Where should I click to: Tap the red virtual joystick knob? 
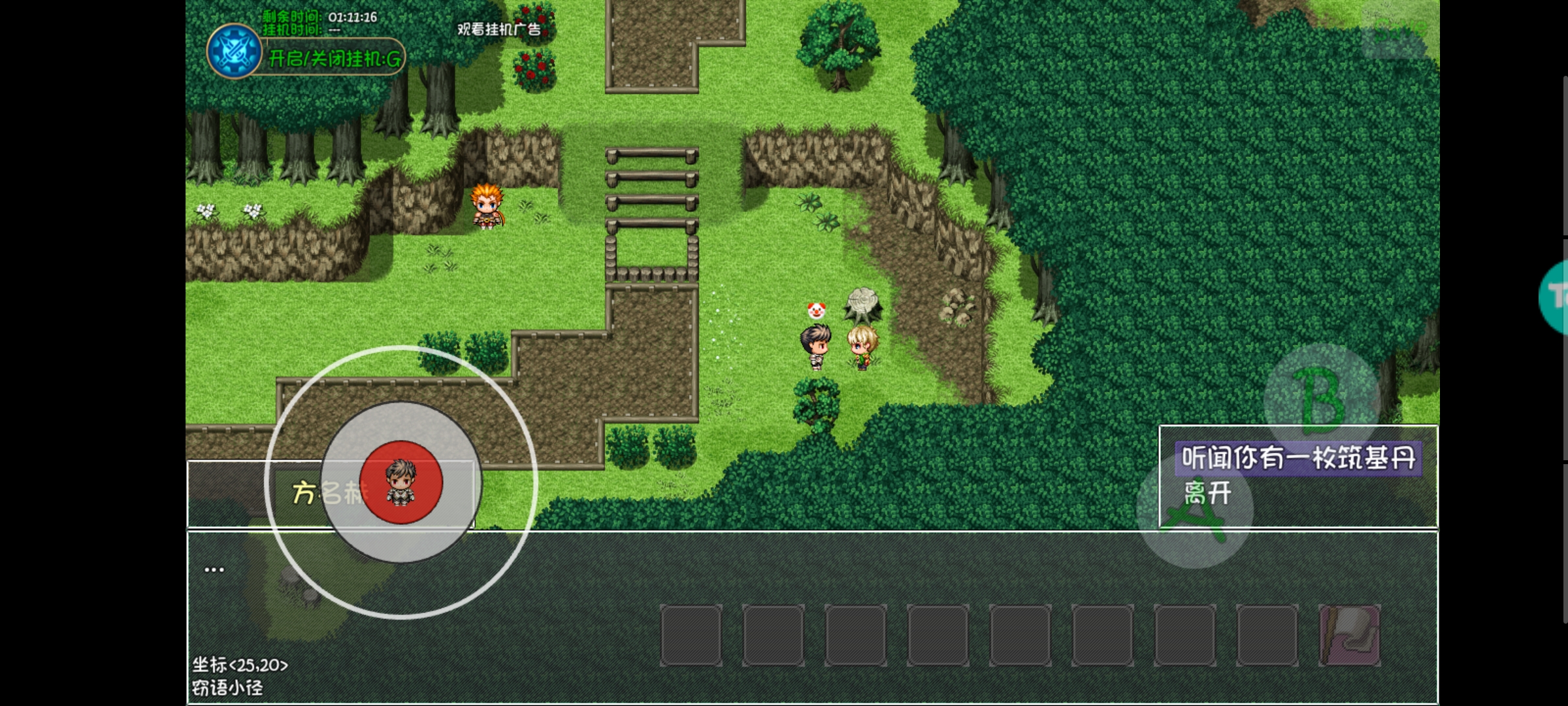coord(401,482)
